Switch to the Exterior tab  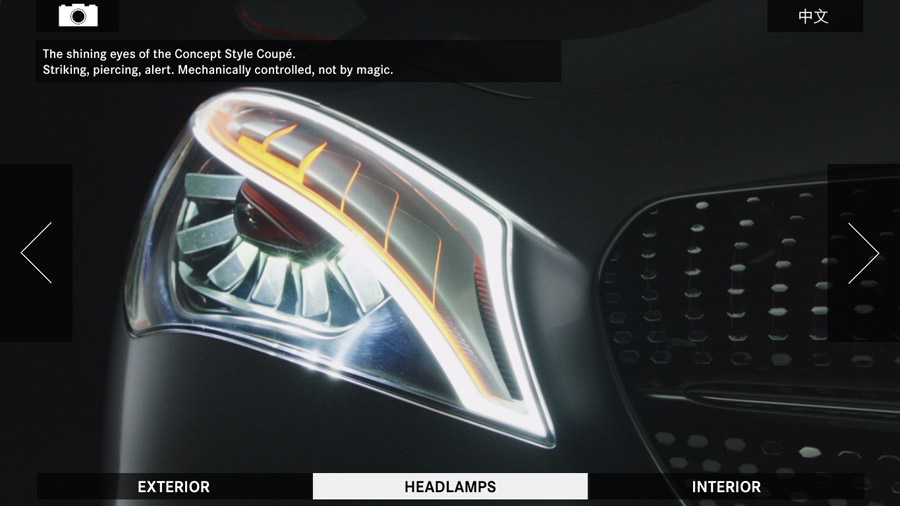coord(174,487)
